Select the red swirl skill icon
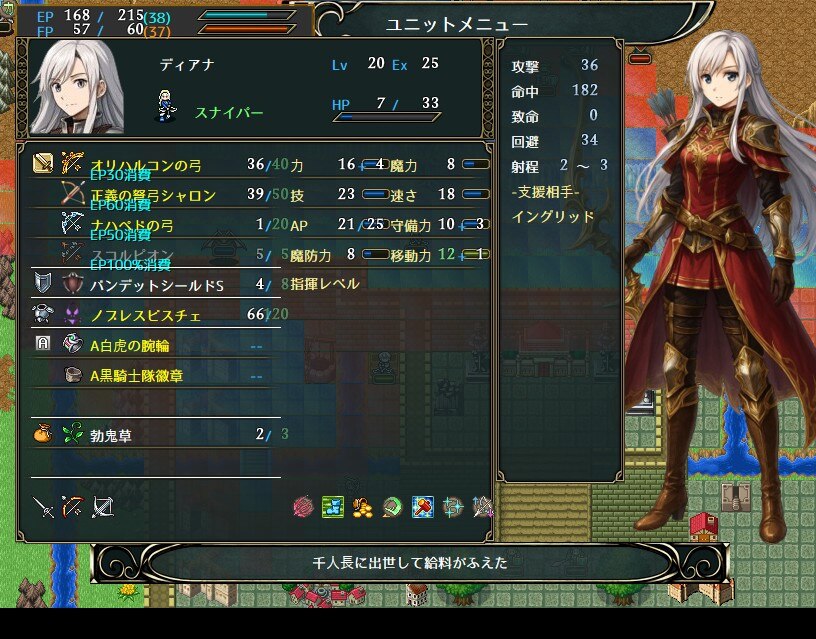The image size is (816, 639). pyautogui.click(x=303, y=508)
